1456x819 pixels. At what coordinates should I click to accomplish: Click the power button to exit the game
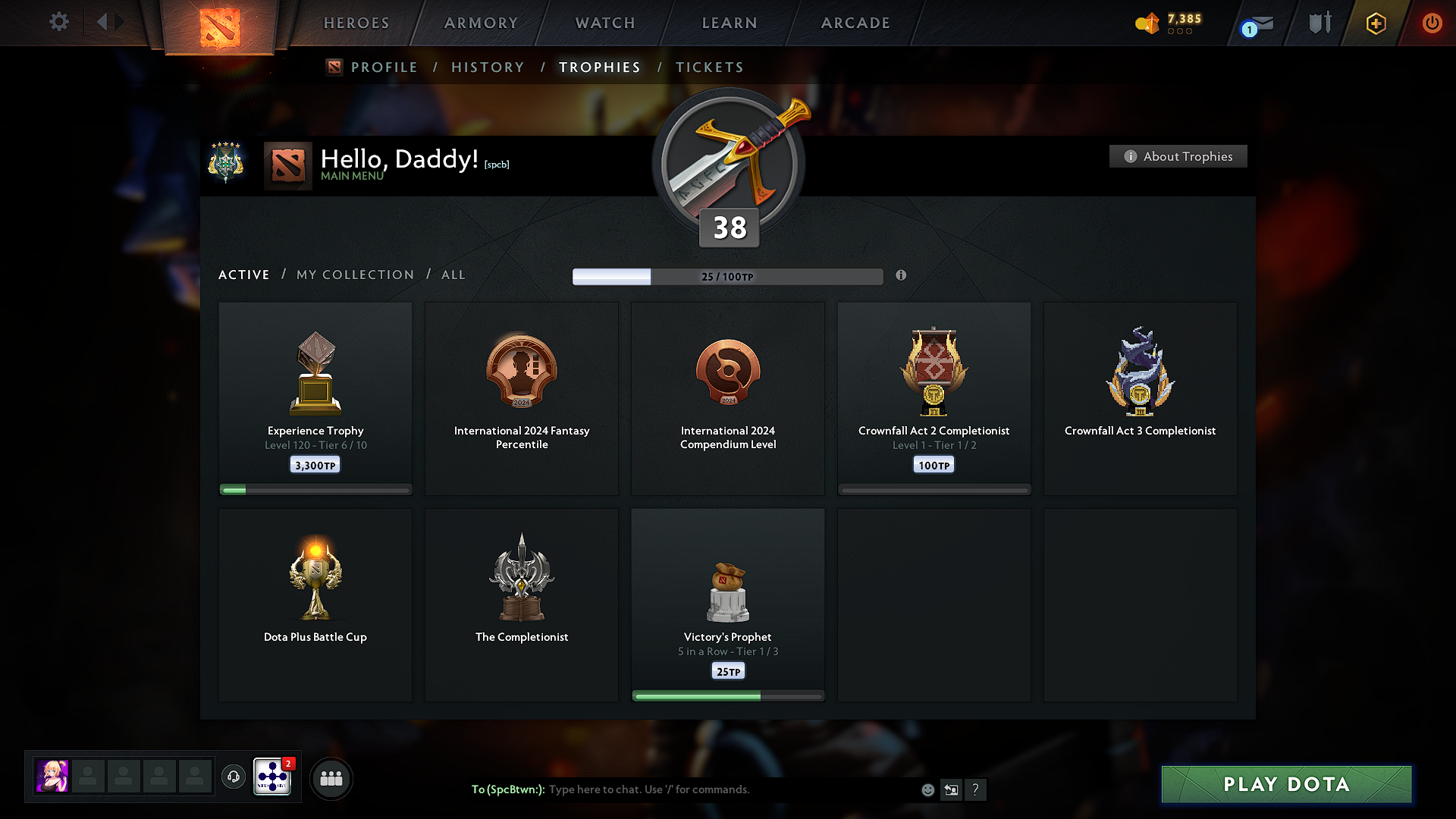tap(1432, 23)
